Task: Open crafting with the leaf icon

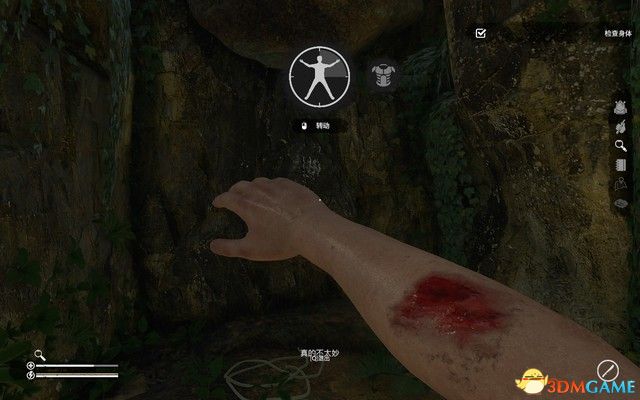Action: [x=620, y=126]
